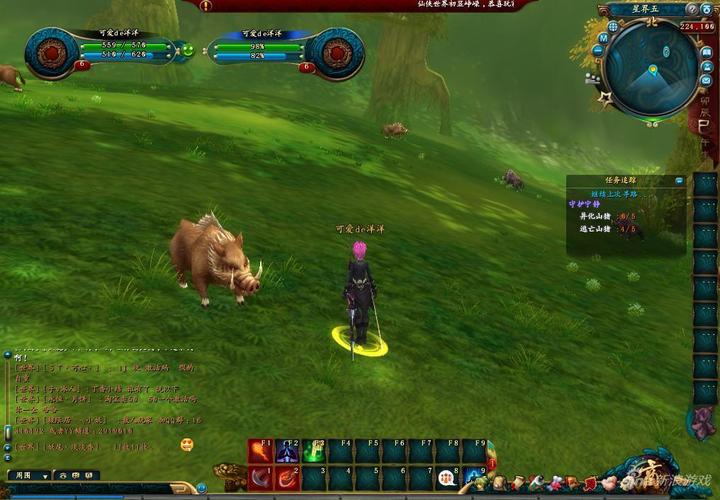
Task: Activate the red swirl skill in slot 2
Action: 287,478
